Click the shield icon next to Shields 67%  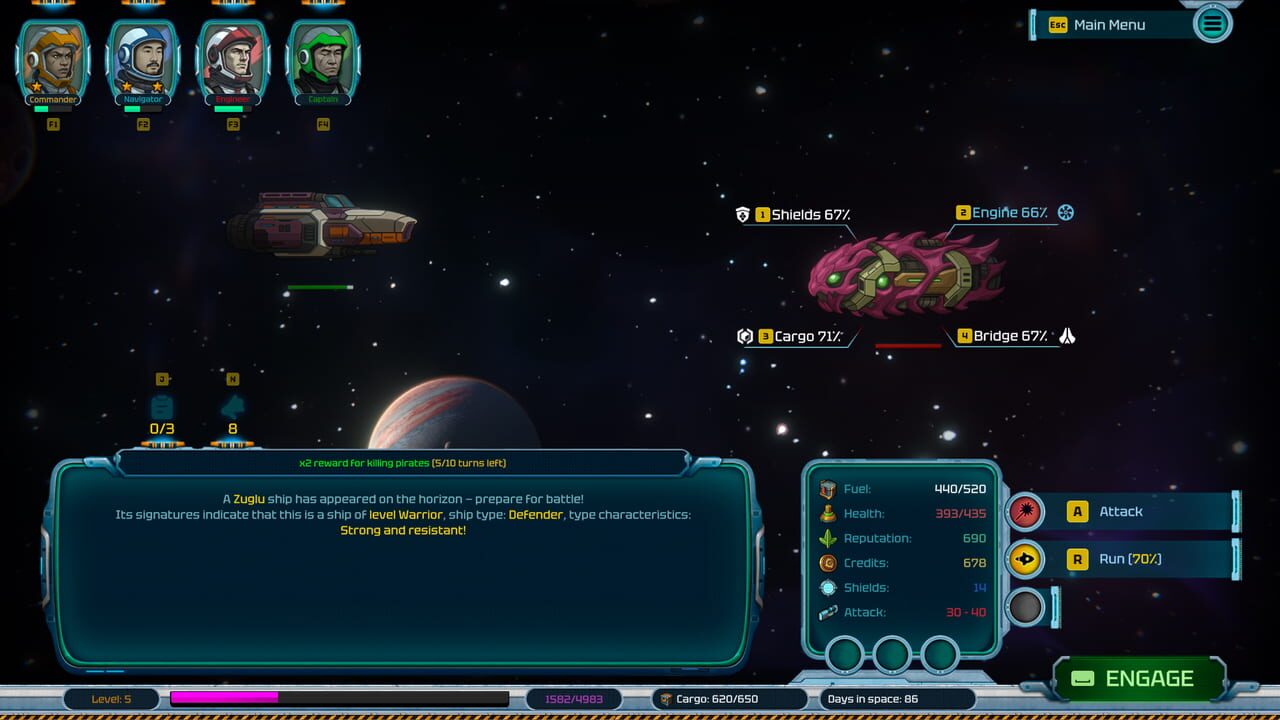tap(741, 212)
